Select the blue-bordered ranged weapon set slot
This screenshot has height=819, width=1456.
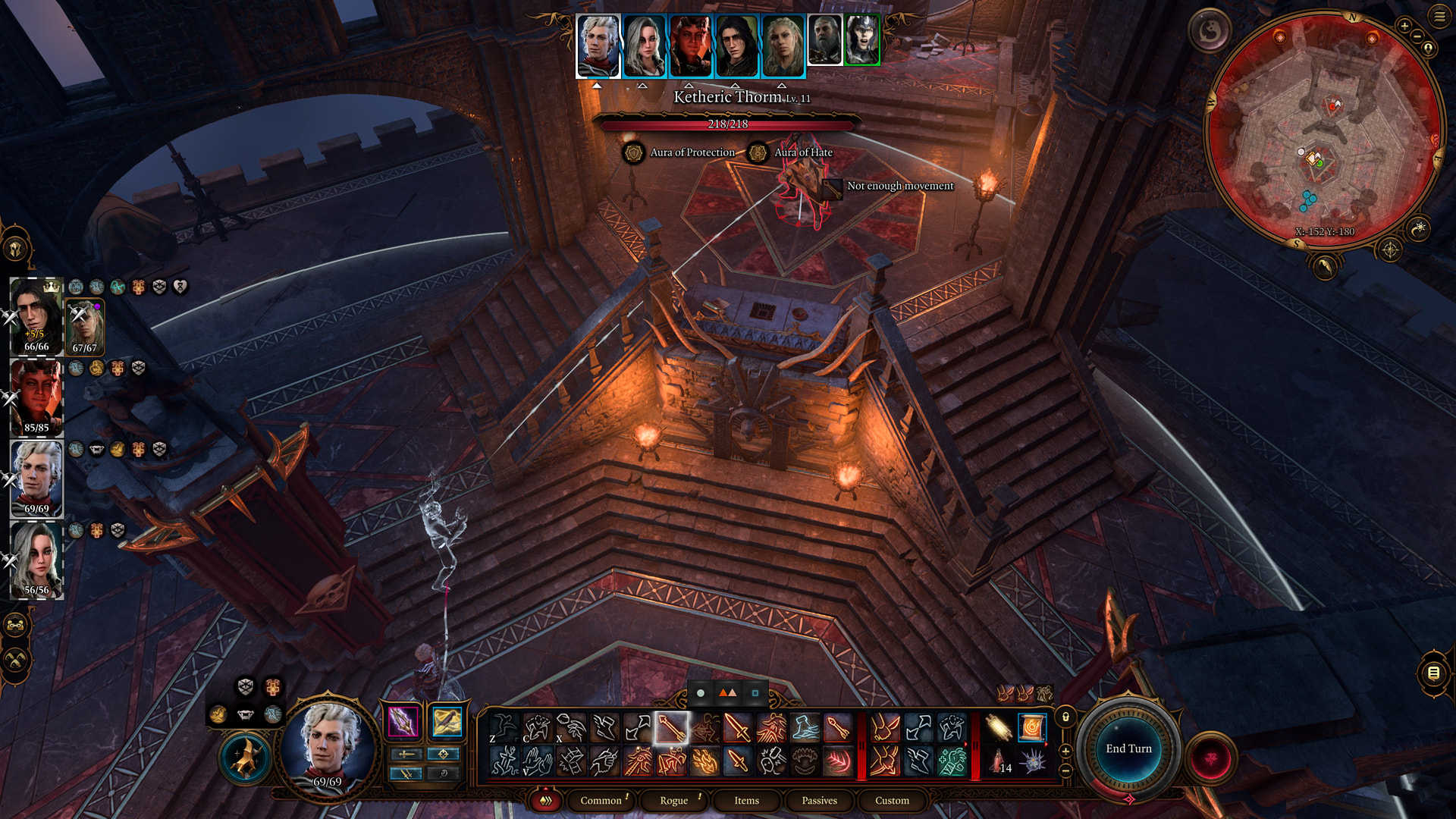pos(447,722)
